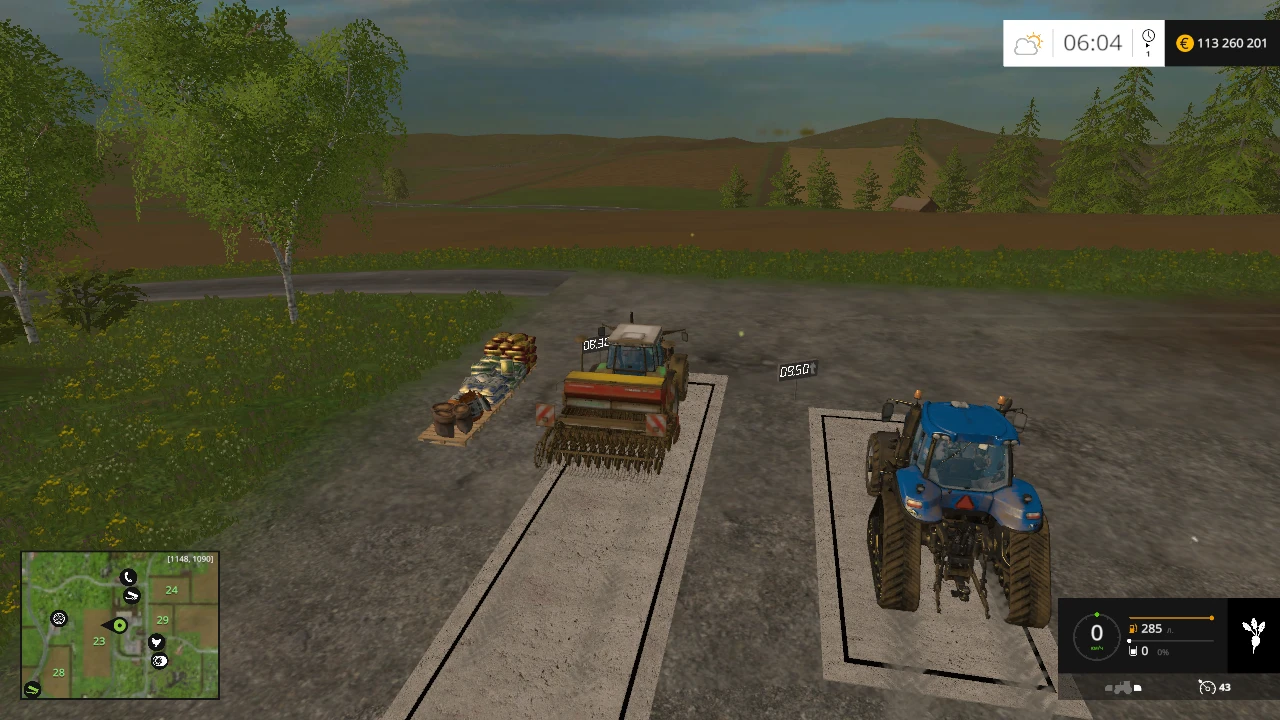Screen dimensions: 1280x720
Task: Click the fuel pump icon in the vehicle HUD
Action: (1132, 628)
